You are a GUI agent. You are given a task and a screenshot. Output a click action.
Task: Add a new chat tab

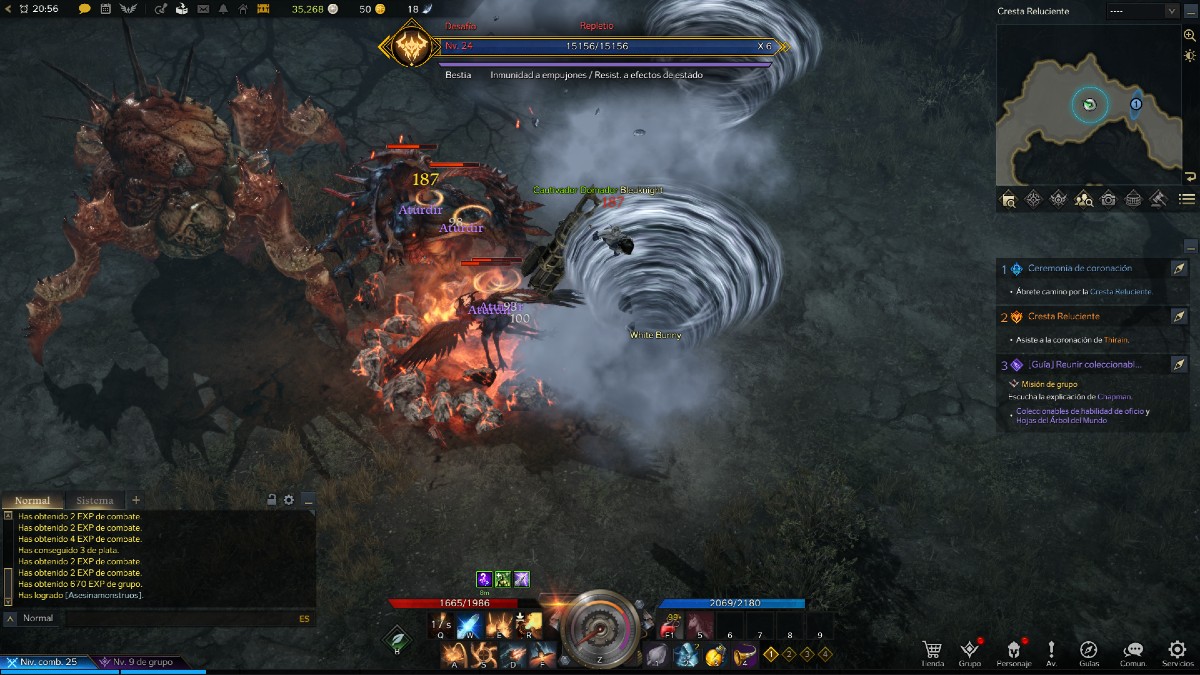coord(136,500)
